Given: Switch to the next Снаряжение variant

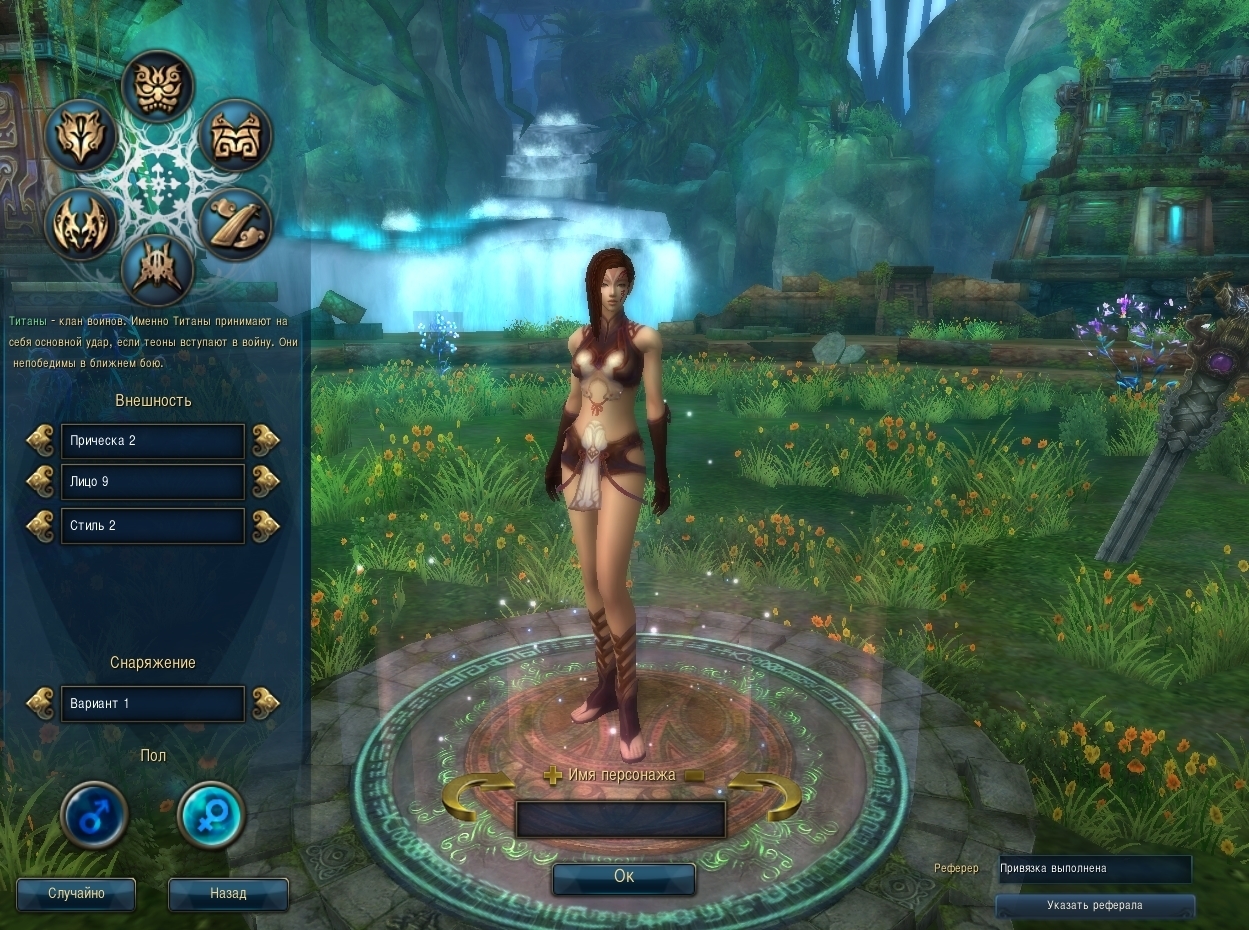Looking at the screenshot, I should 265,703.
